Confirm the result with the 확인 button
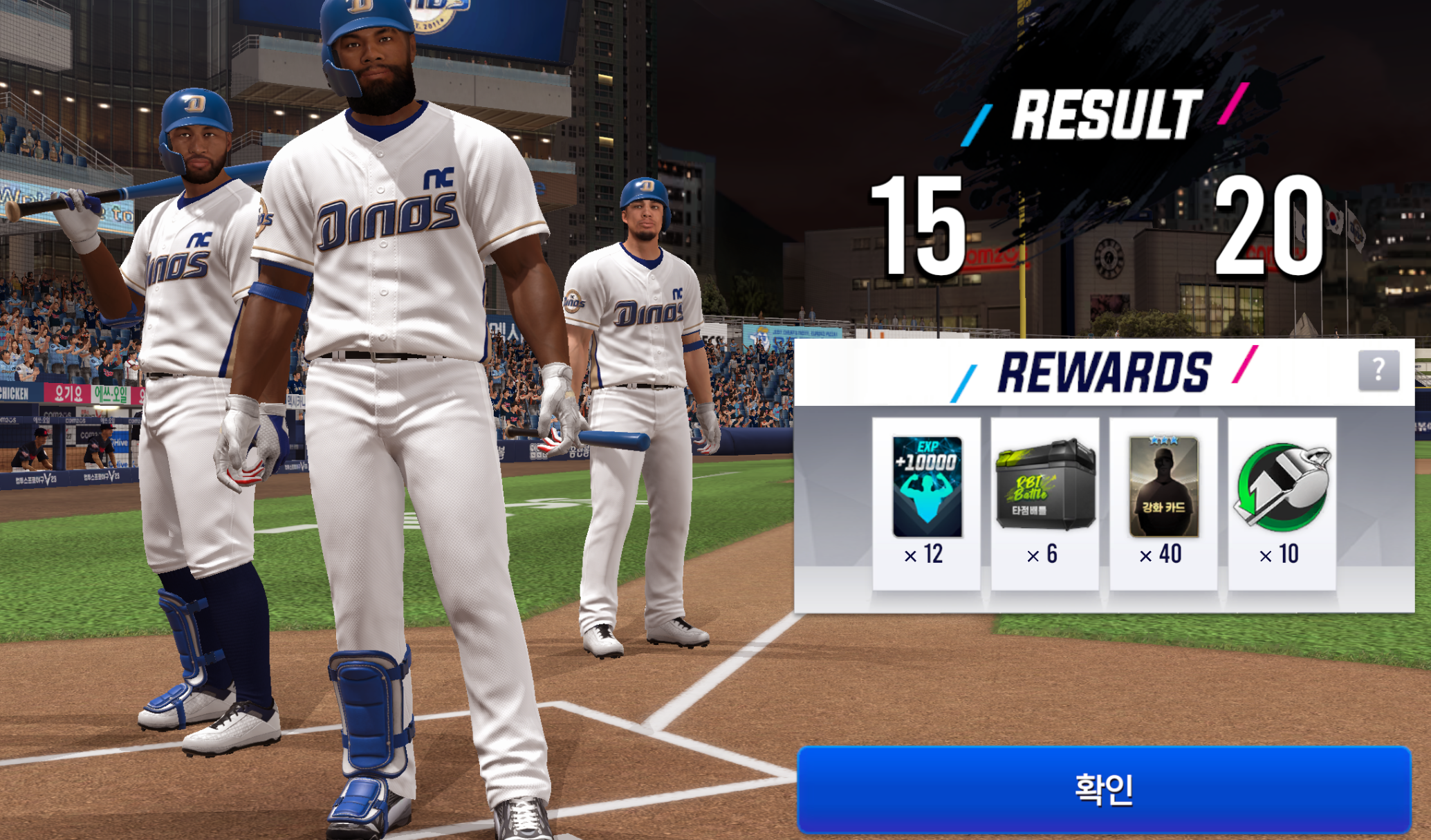This screenshot has height=840, width=1431. click(x=1104, y=789)
